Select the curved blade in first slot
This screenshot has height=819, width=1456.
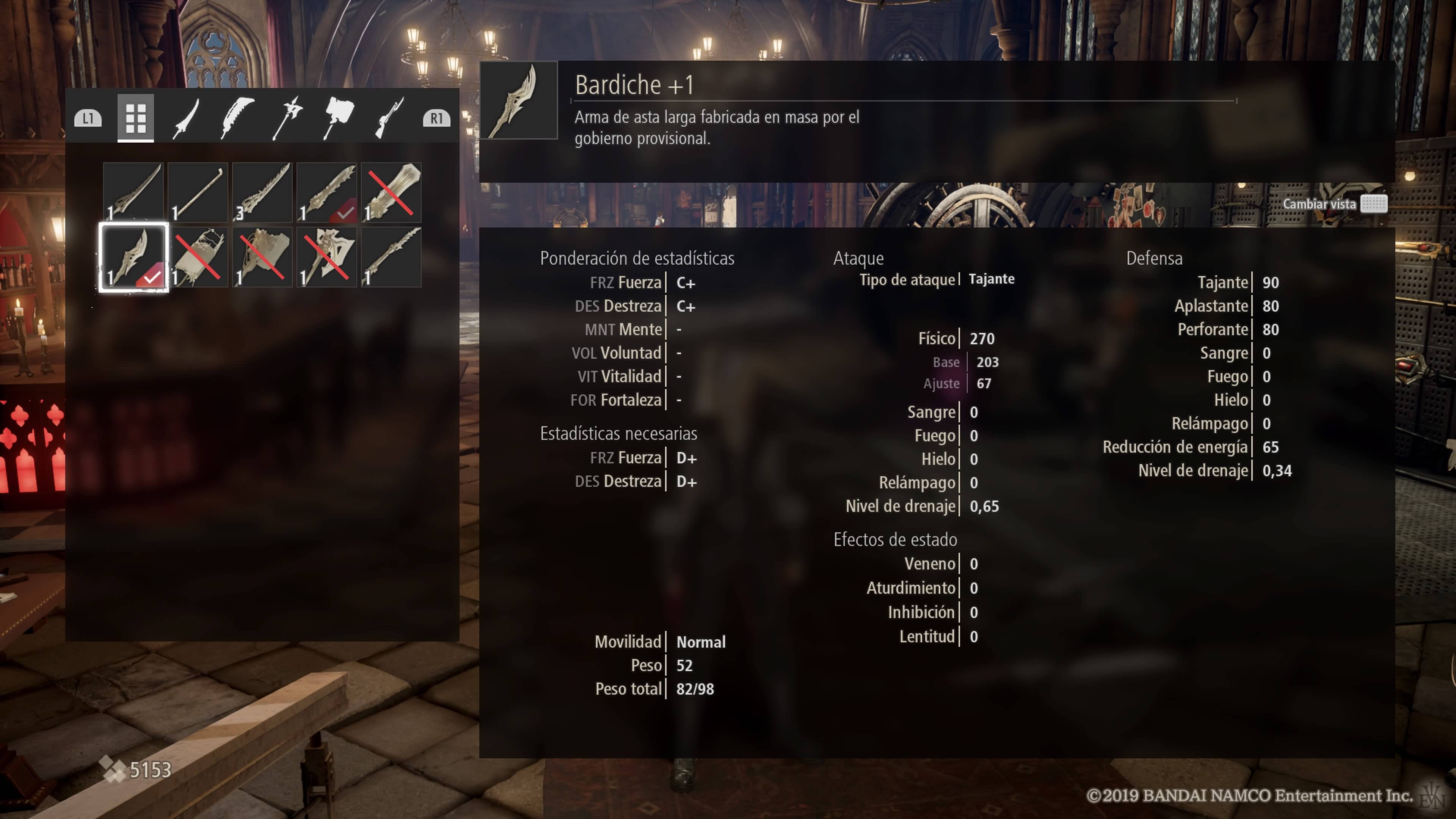(133, 192)
